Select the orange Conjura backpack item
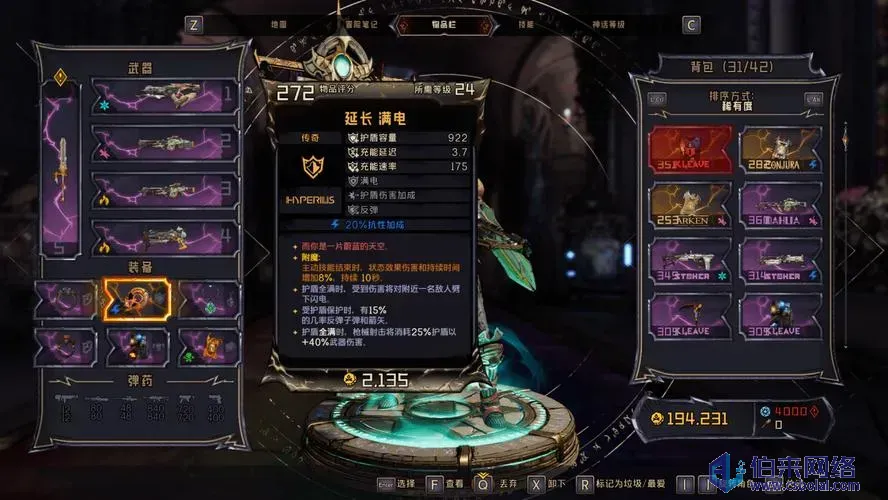888x500 pixels. pyautogui.click(x=780, y=149)
